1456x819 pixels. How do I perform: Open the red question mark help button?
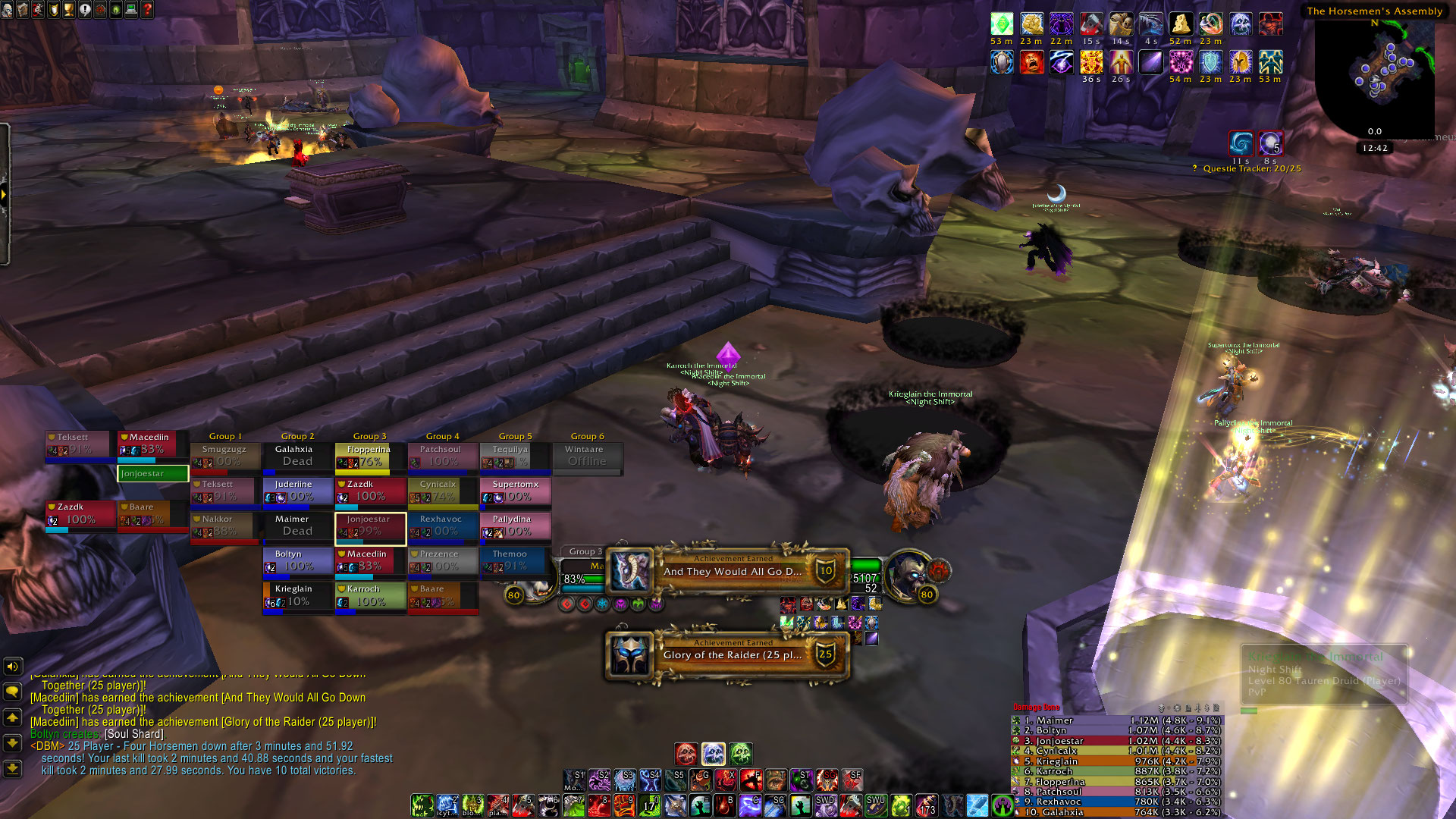click(x=147, y=9)
